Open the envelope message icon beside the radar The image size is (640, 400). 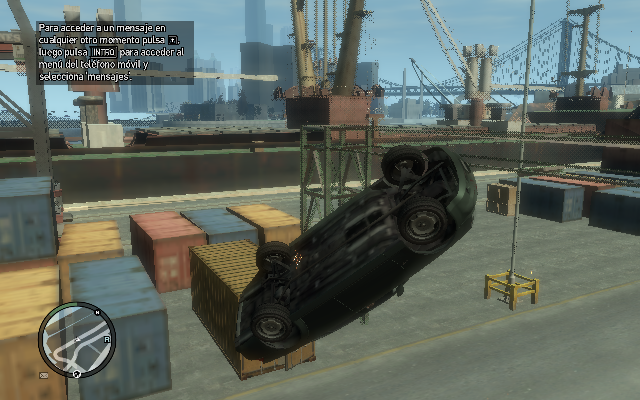[x=44, y=376]
